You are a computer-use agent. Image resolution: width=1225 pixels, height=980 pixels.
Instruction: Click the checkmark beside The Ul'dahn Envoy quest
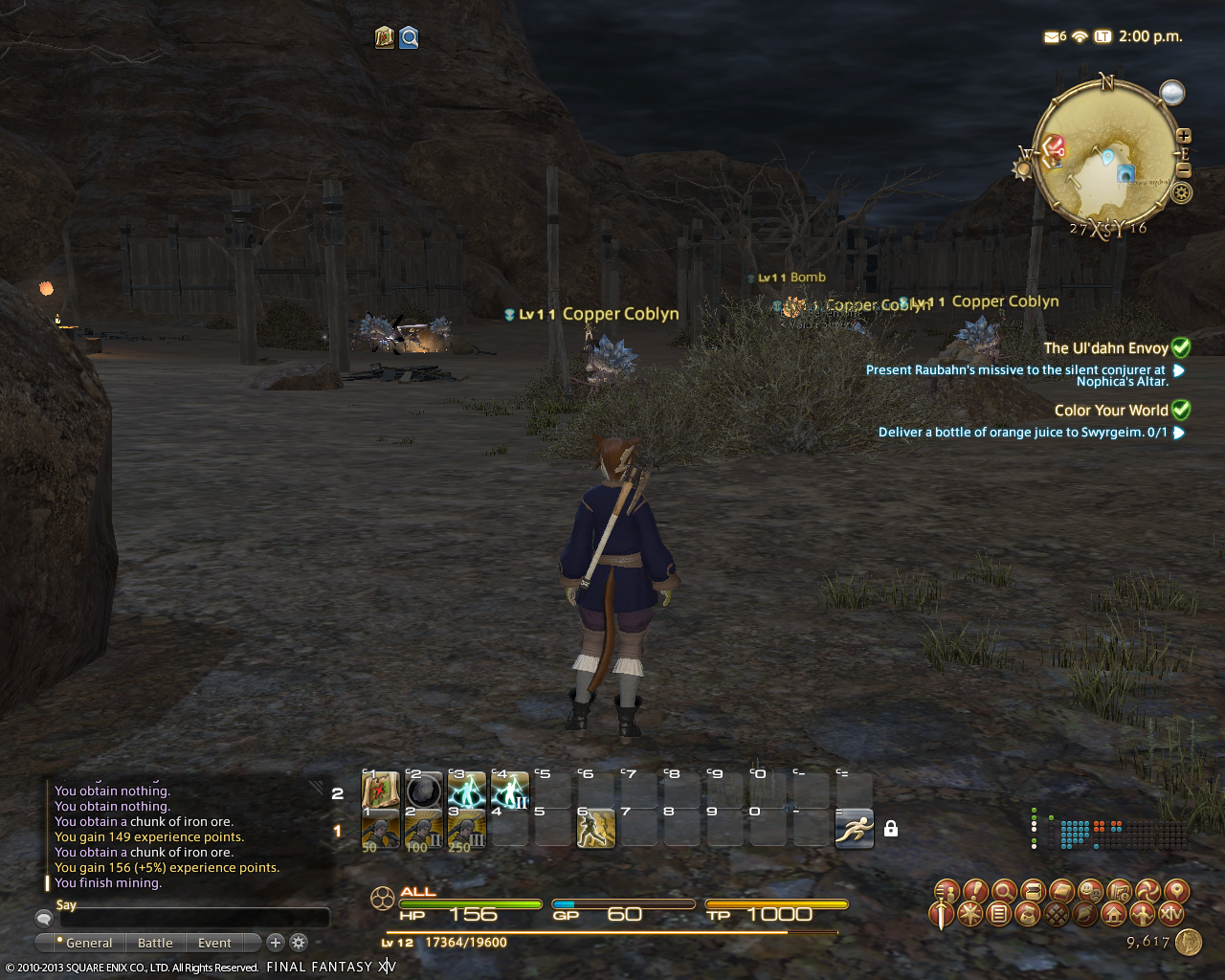(1181, 347)
